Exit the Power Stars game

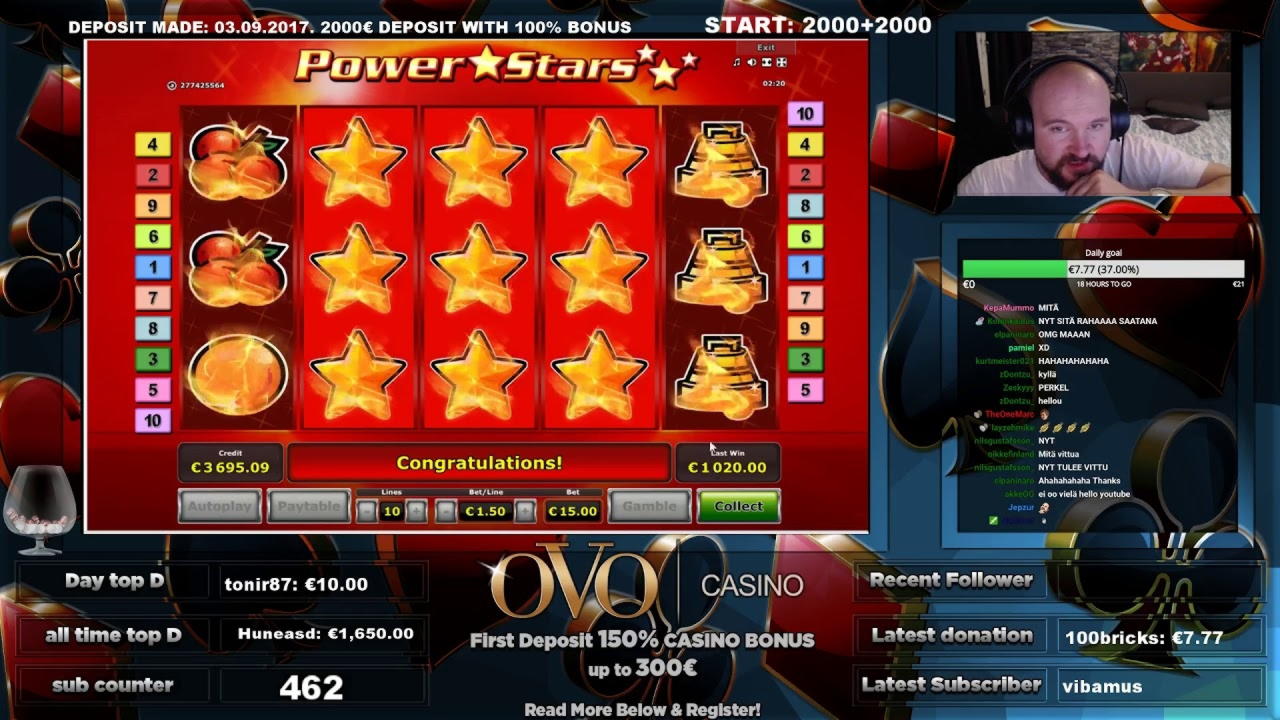[765, 47]
